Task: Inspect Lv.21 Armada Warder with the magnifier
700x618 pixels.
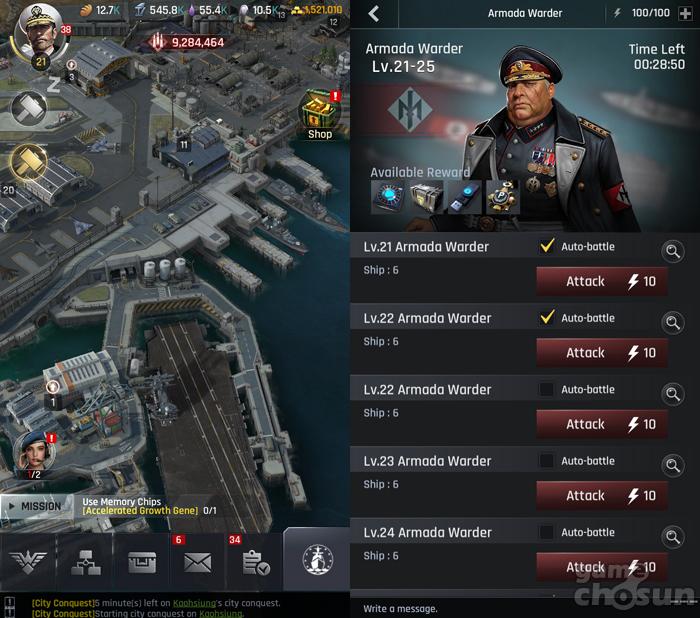Action: point(673,251)
